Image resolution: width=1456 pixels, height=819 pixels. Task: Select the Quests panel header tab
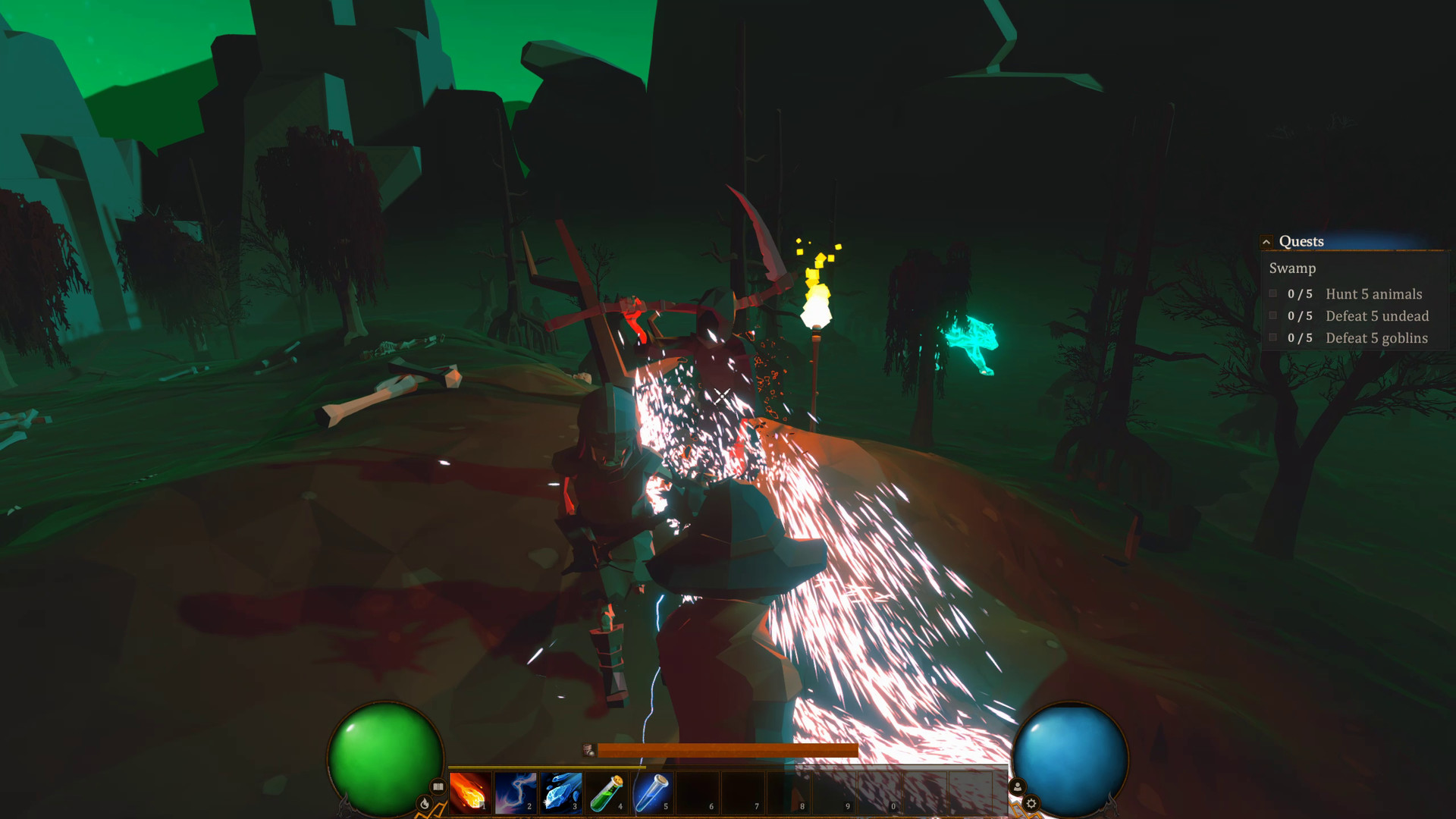pos(1301,241)
